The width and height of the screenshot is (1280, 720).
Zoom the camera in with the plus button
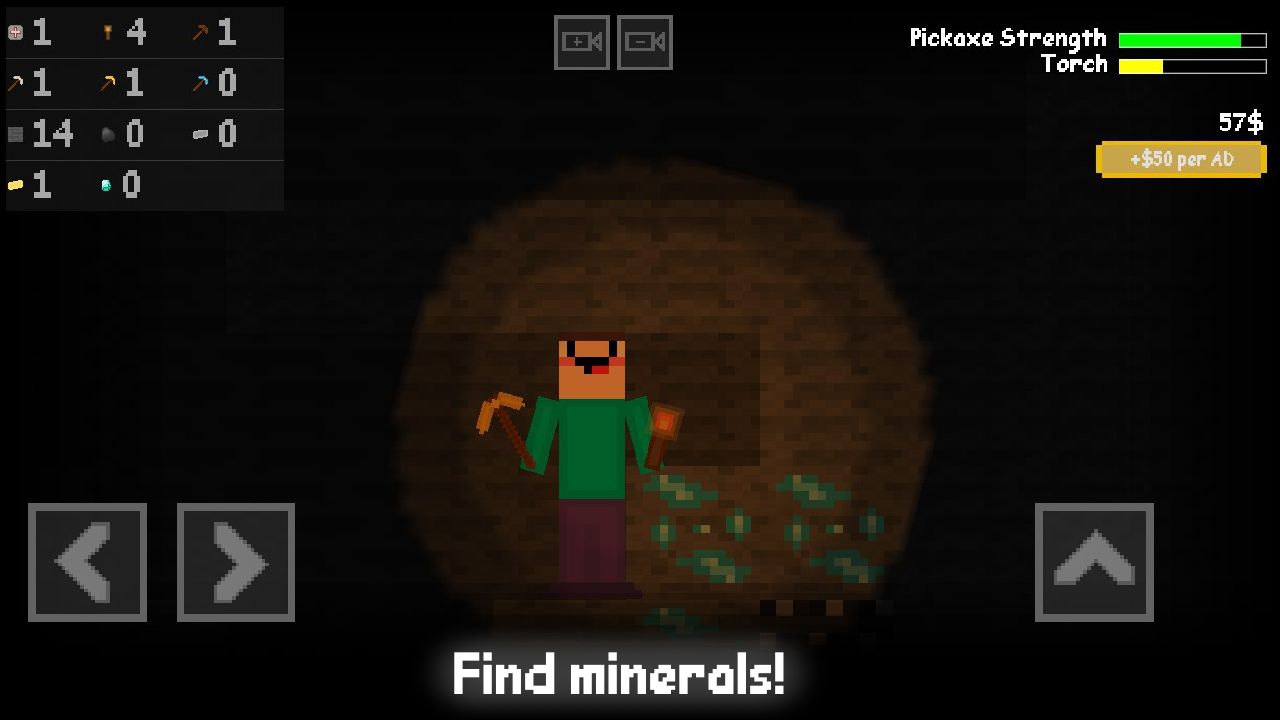(x=582, y=42)
